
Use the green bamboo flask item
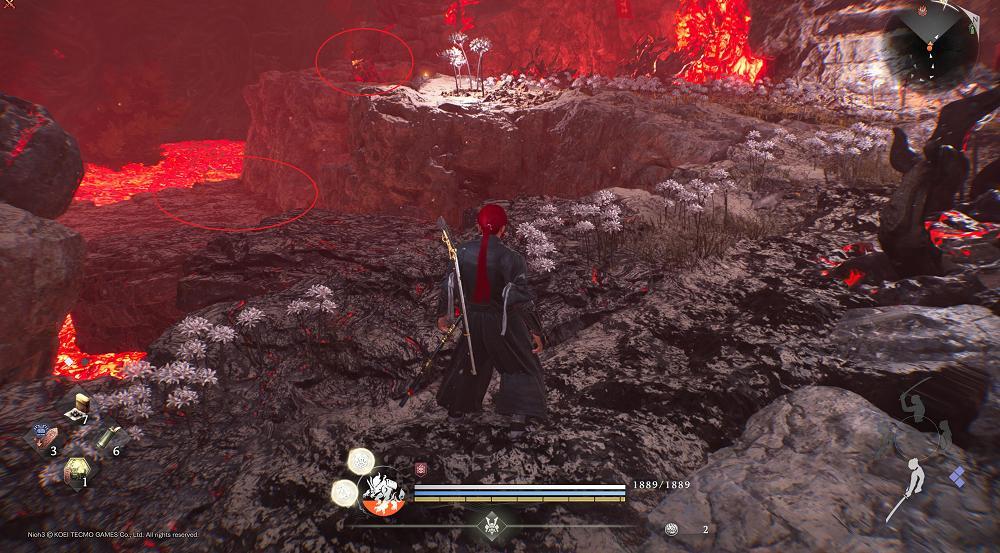104,438
